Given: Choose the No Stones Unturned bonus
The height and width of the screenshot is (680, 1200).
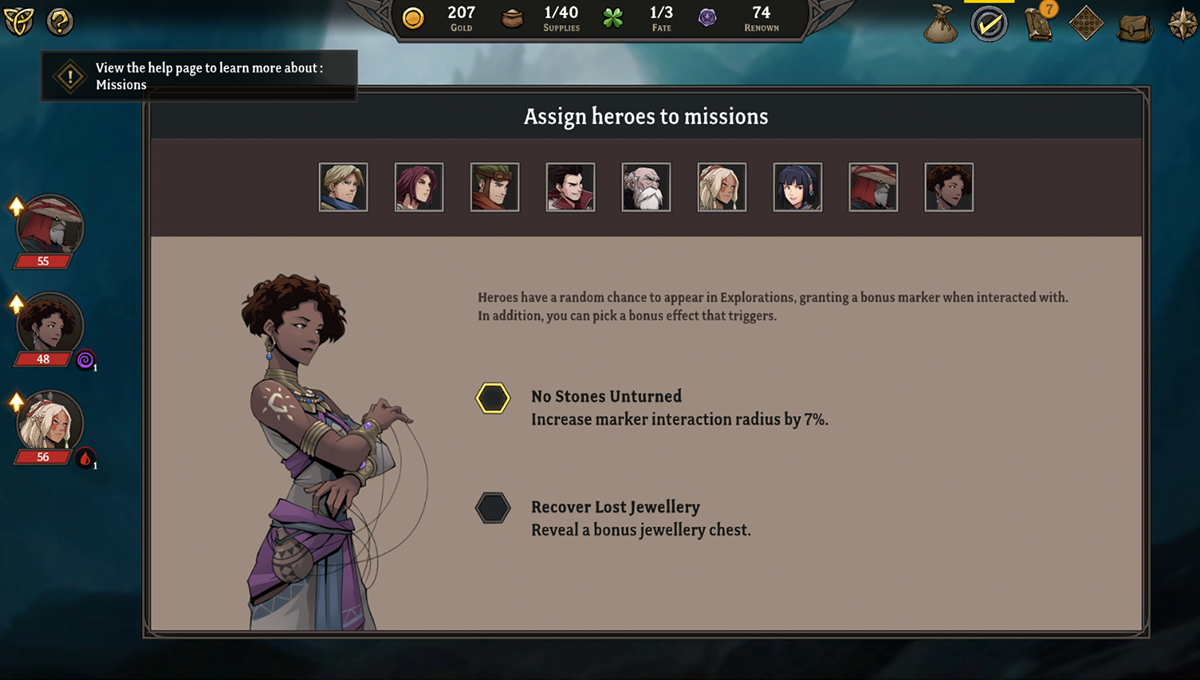Looking at the screenshot, I should click(493, 398).
